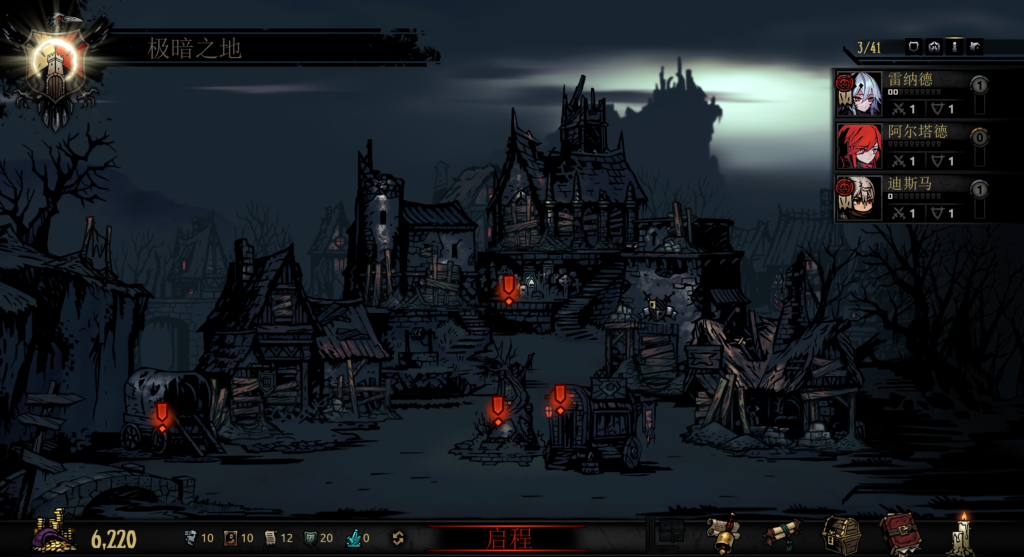Image resolution: width=1024 pixels, height=557 pixels.
Task: Click the candle settings icon
Action: pos(961,535)
